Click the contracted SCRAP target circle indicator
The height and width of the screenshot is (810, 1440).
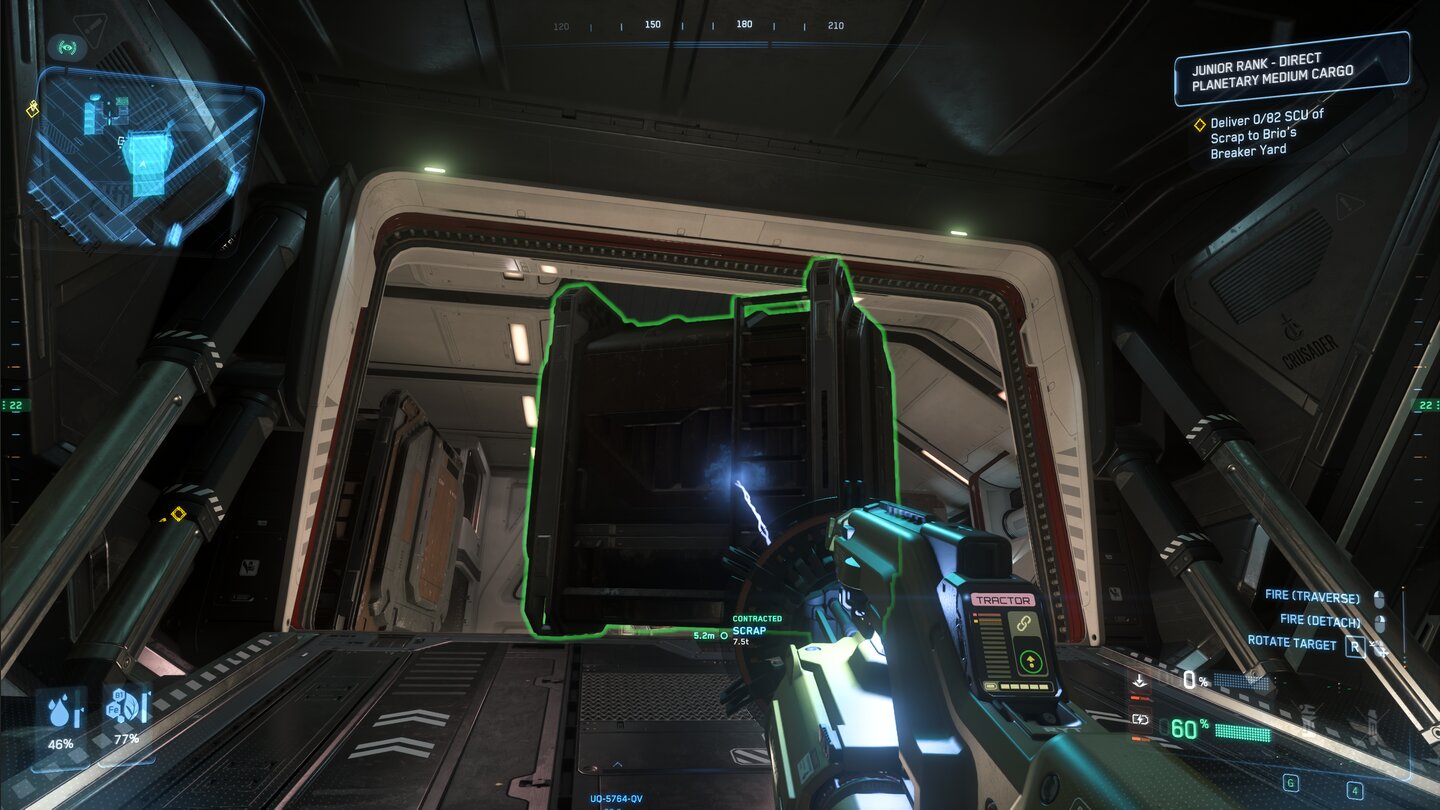[x=724, y=636]
